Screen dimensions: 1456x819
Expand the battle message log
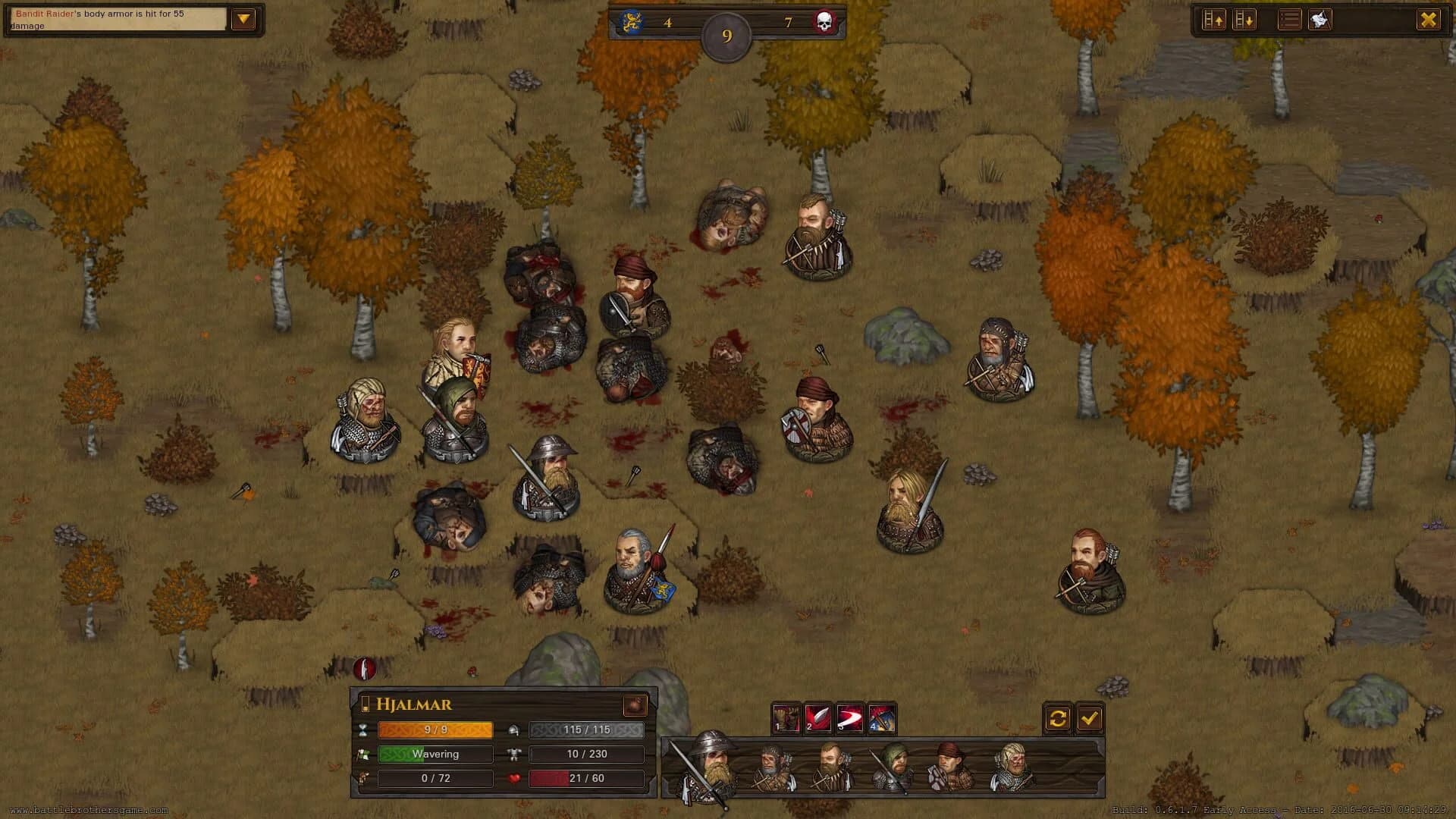tap(243, 17)
